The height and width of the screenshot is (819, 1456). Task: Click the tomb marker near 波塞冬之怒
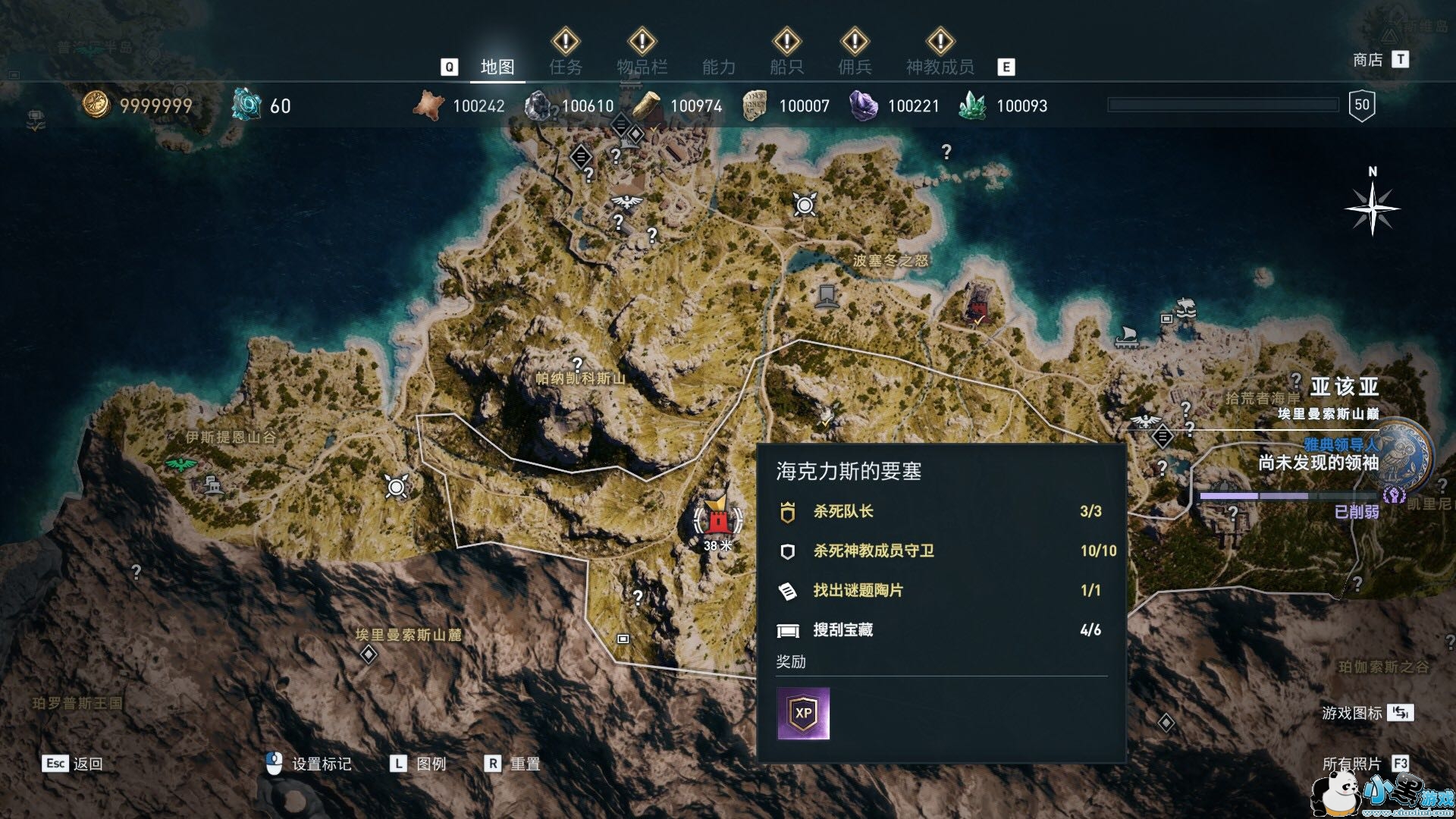[827, 294]
